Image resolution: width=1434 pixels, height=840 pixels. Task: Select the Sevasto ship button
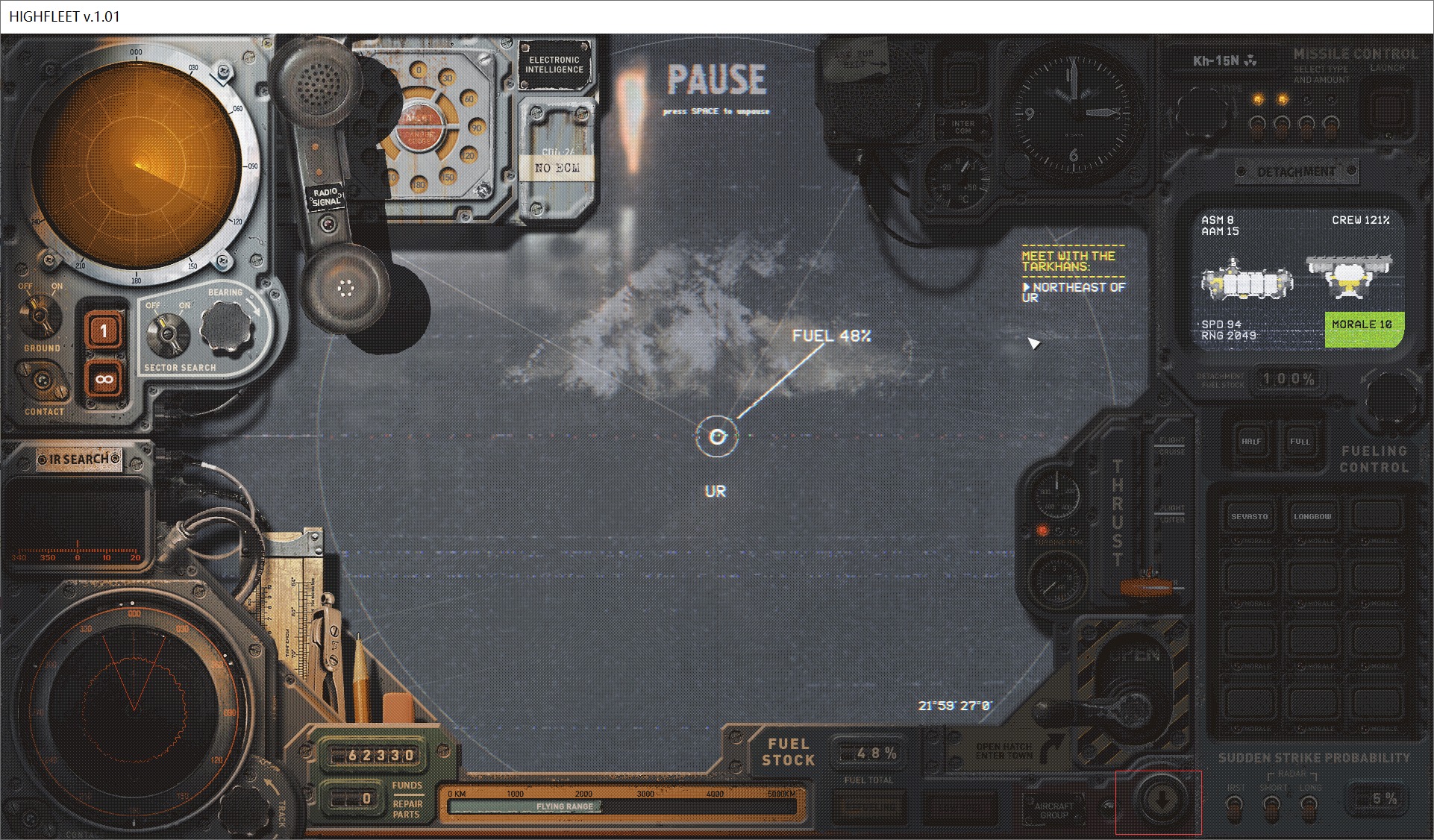(x=1250, y=516)
